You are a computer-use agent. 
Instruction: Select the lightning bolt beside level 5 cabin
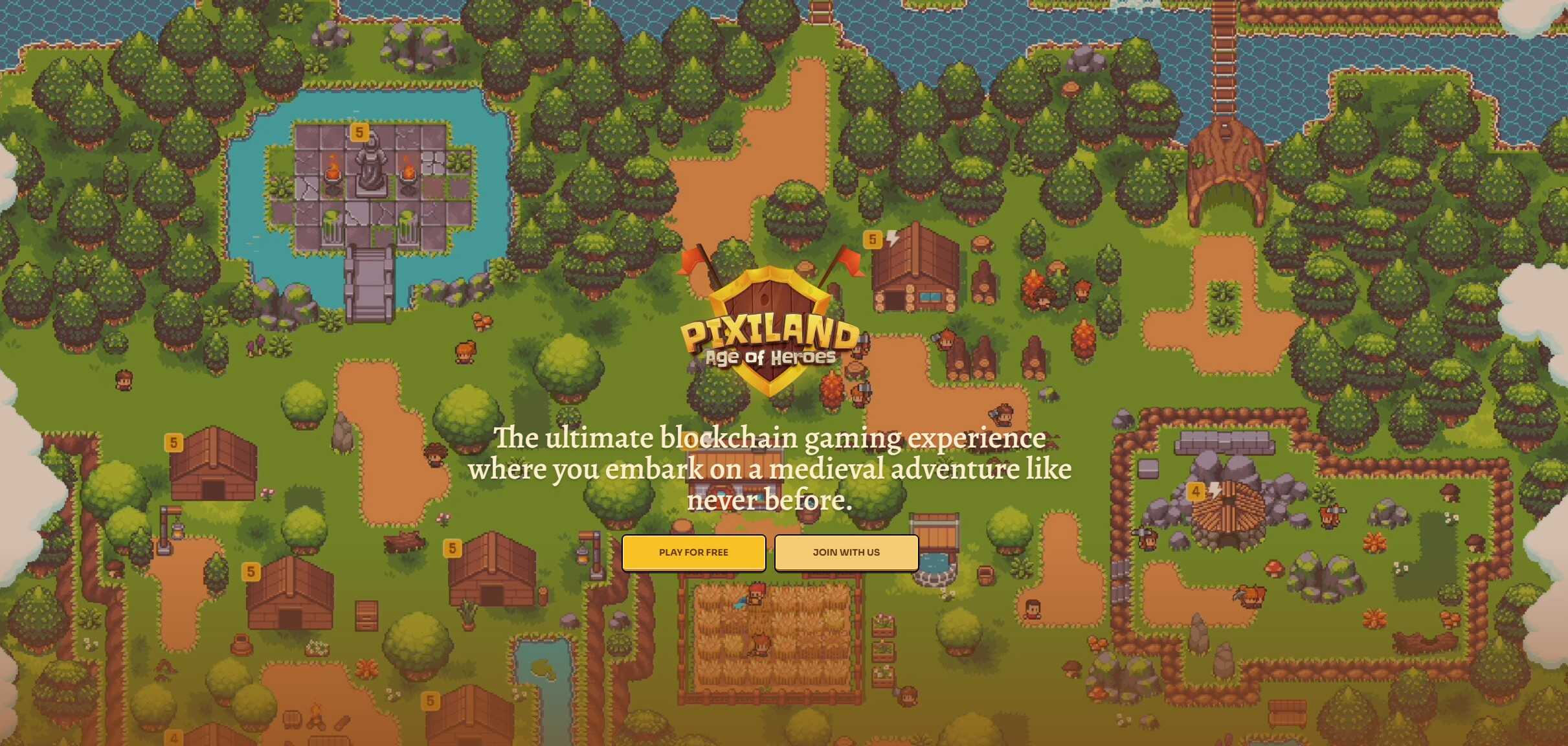pyautogui.click(x=893, y=238)
